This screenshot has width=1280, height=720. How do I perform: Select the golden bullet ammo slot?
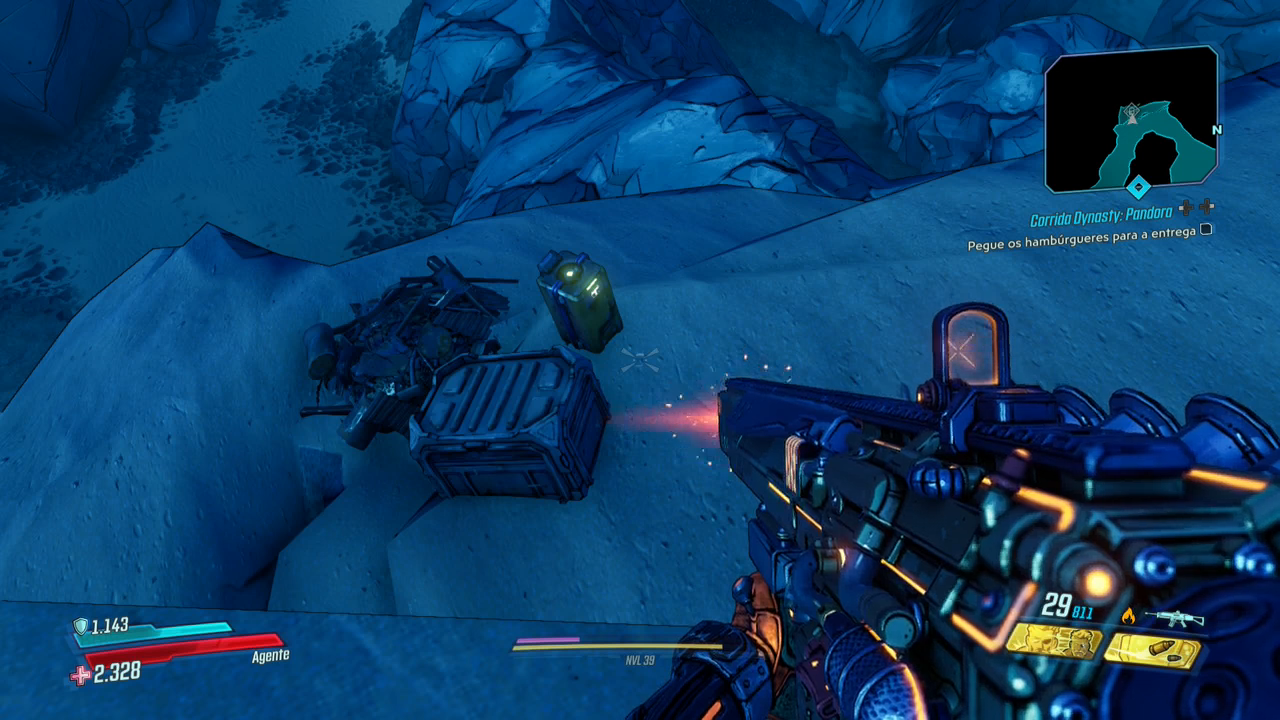pyautogui.click(x=1152, y=651)
